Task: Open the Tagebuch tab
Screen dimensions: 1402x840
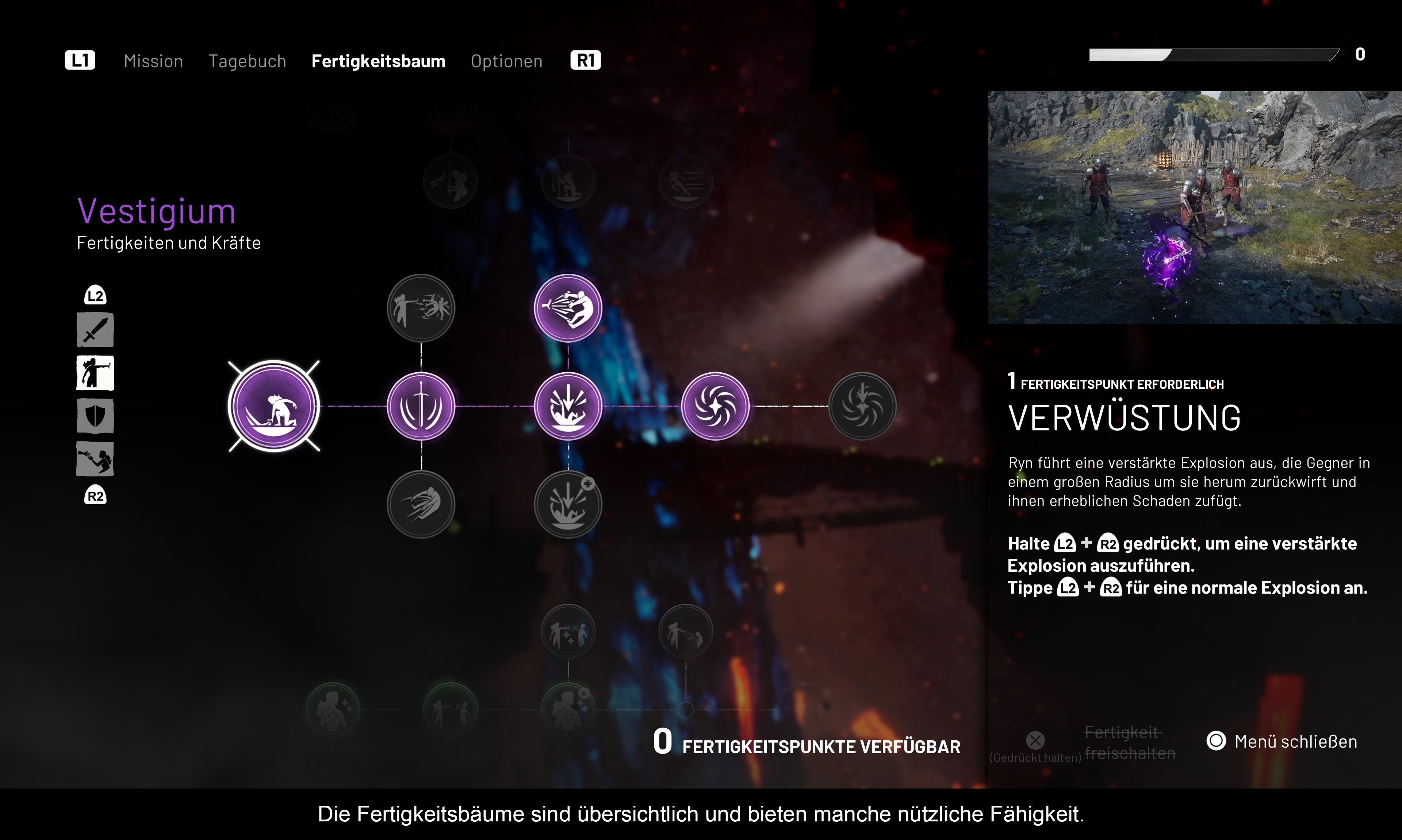Action: (247, 61)
